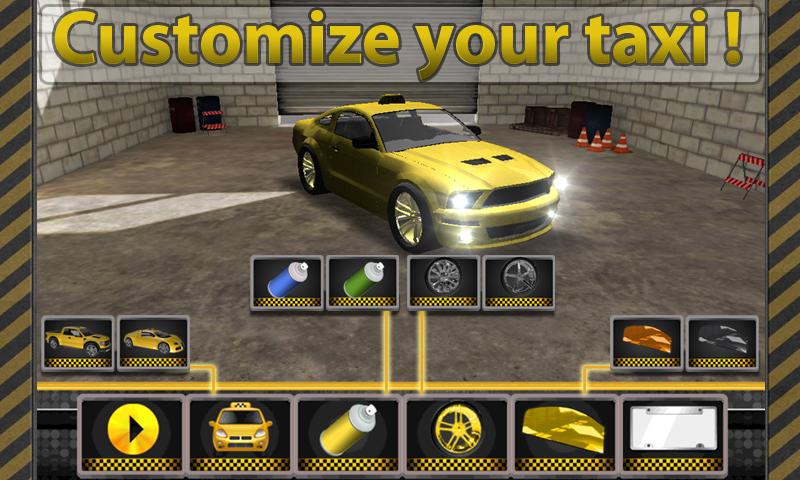Select the orange body part option
Screen dimensions: 800x480
(x=646, y=342)
